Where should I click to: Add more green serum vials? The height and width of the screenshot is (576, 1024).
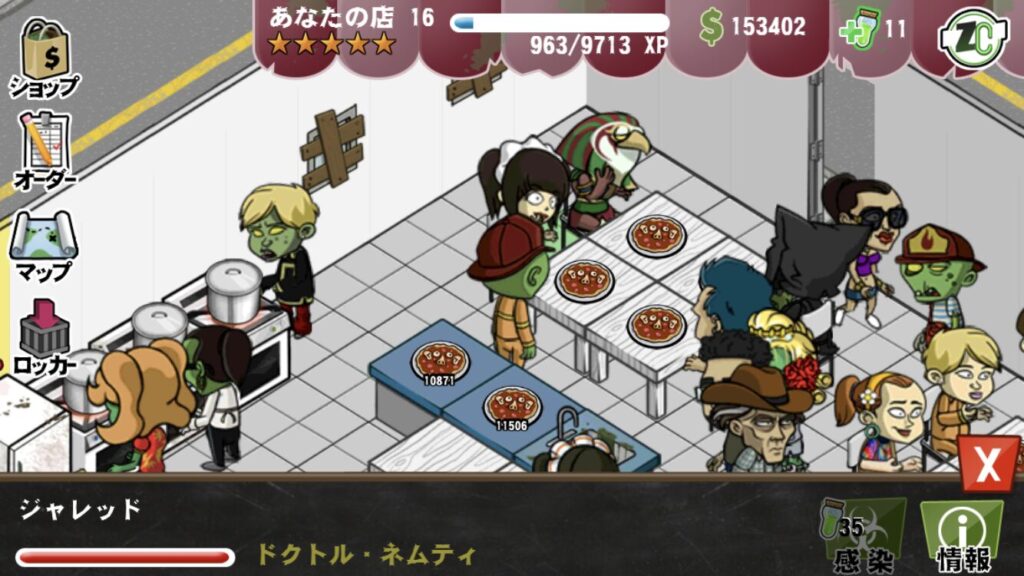click(x=859, y=29)
